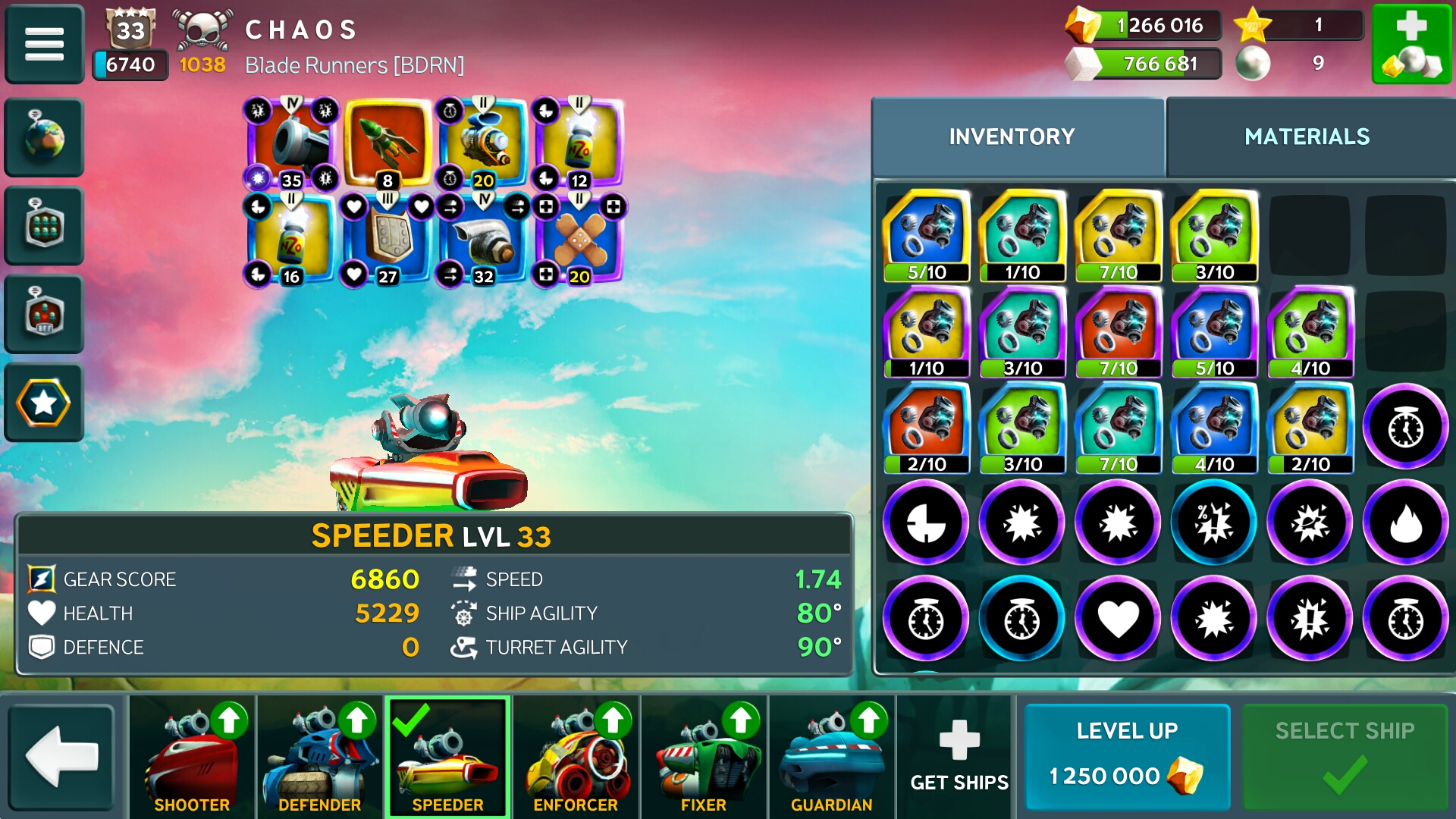The image size is (1456, 819).
Task: Select the Guardian ship
Action: (832, 756)
